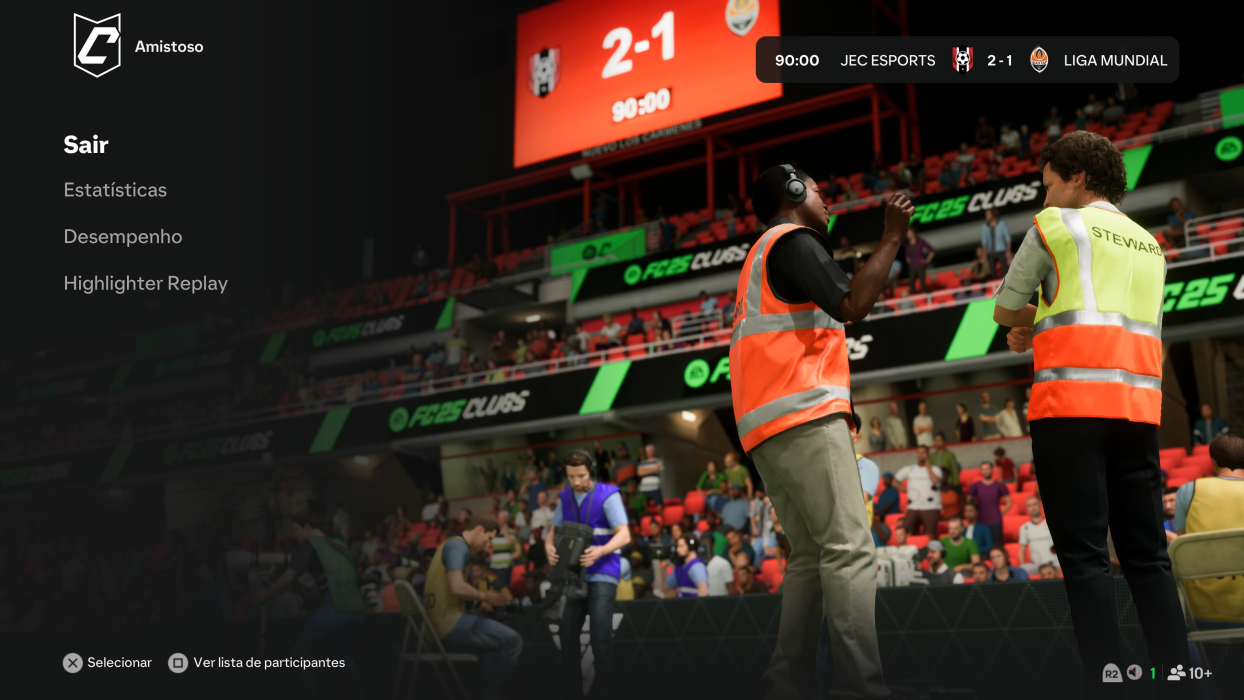Open Highlighter Replay
Screen dimensions: 1244x700
point(146,284)
